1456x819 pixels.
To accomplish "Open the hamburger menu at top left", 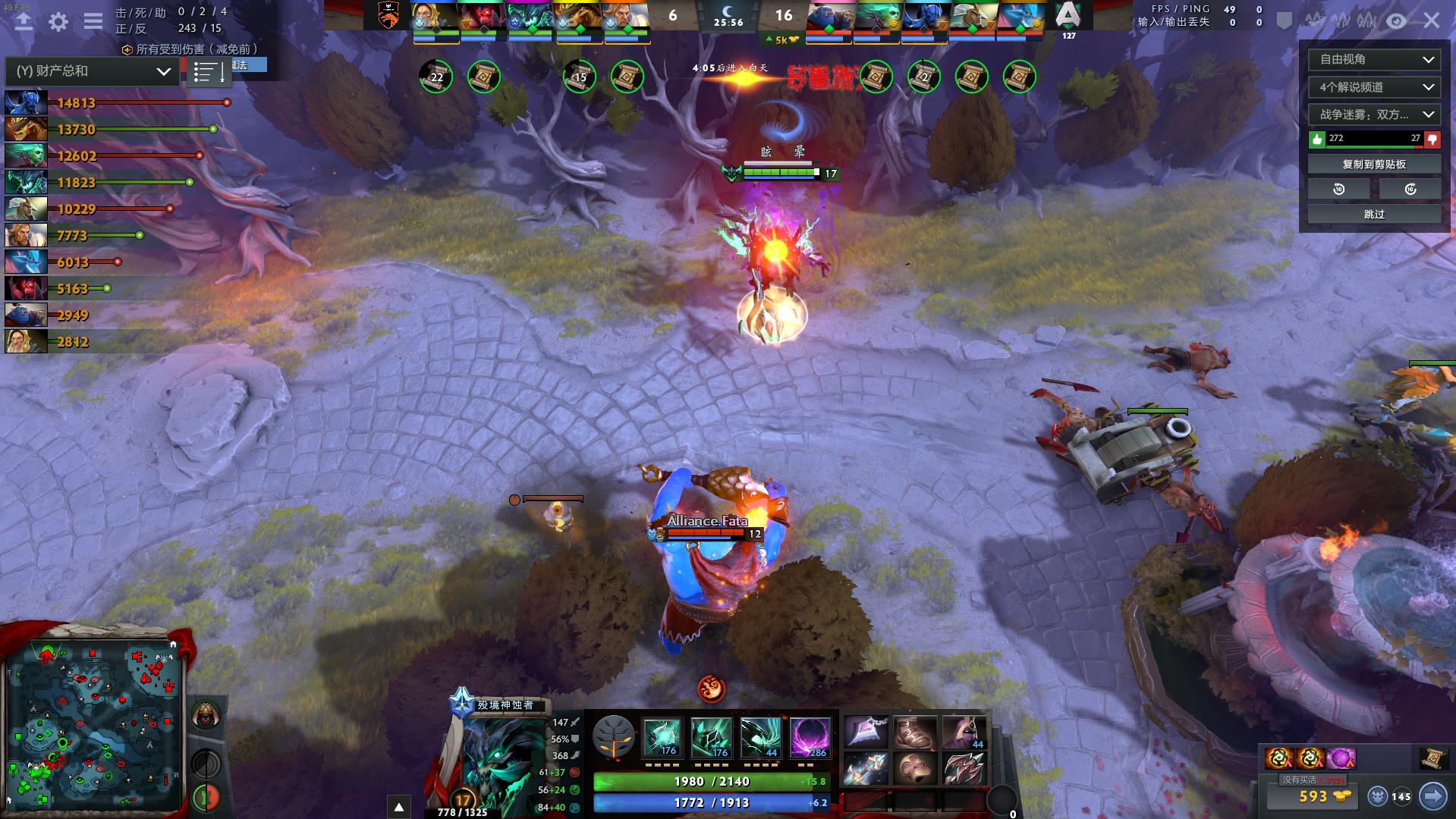I will coord(93,21).
